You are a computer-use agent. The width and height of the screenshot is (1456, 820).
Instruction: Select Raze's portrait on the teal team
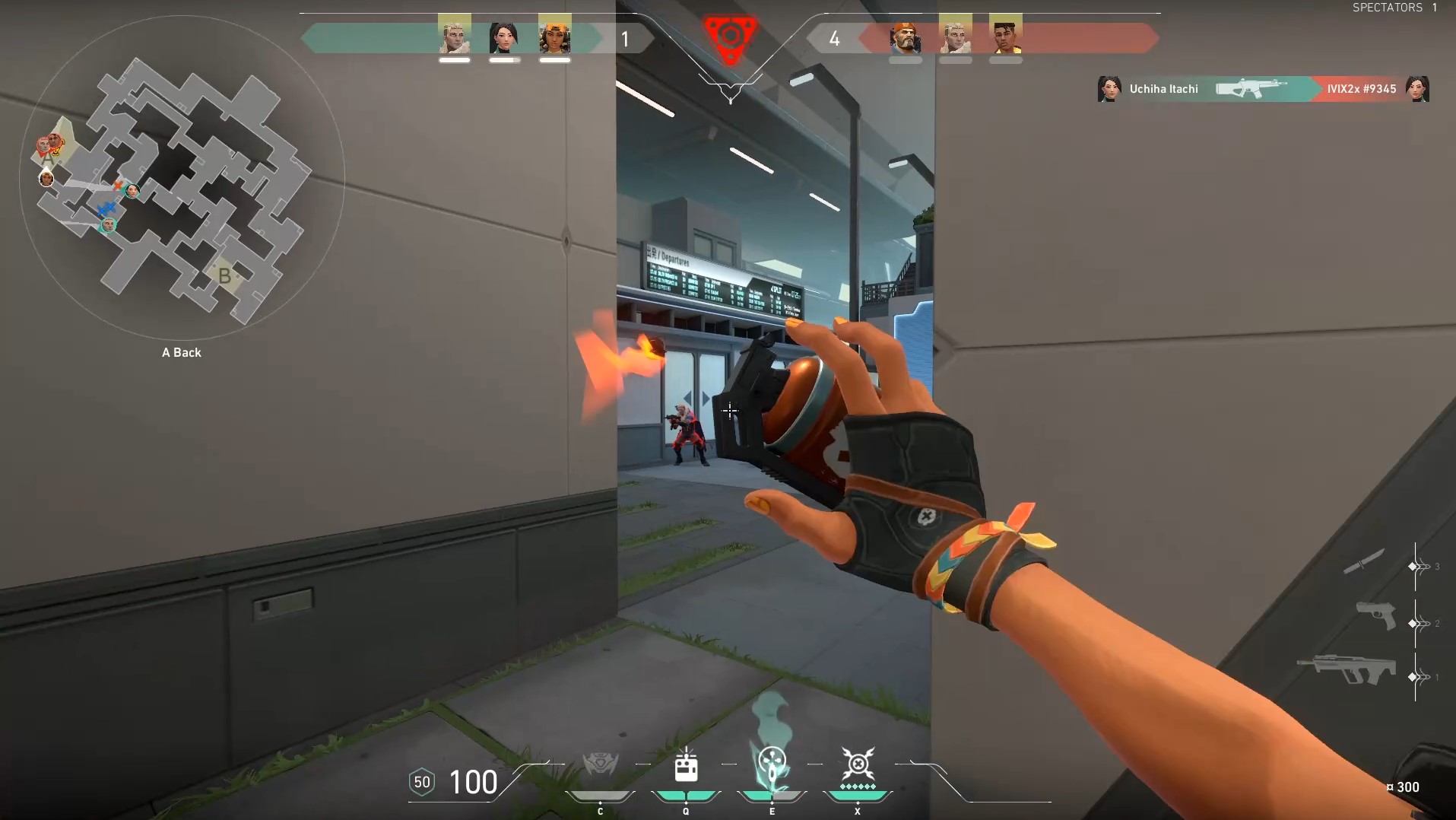[555, 36]
